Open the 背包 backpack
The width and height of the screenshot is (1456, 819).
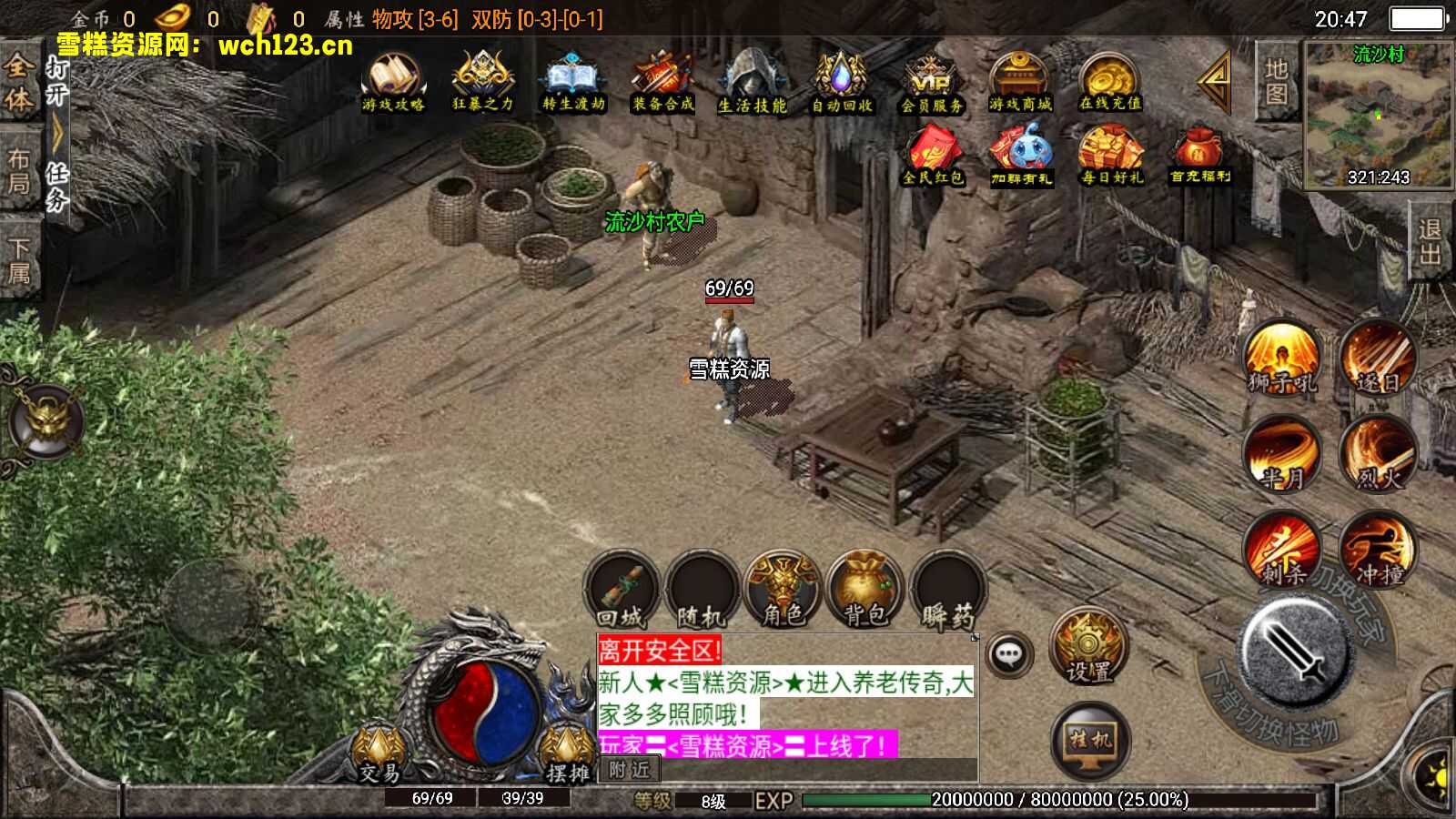click(866, 590)
